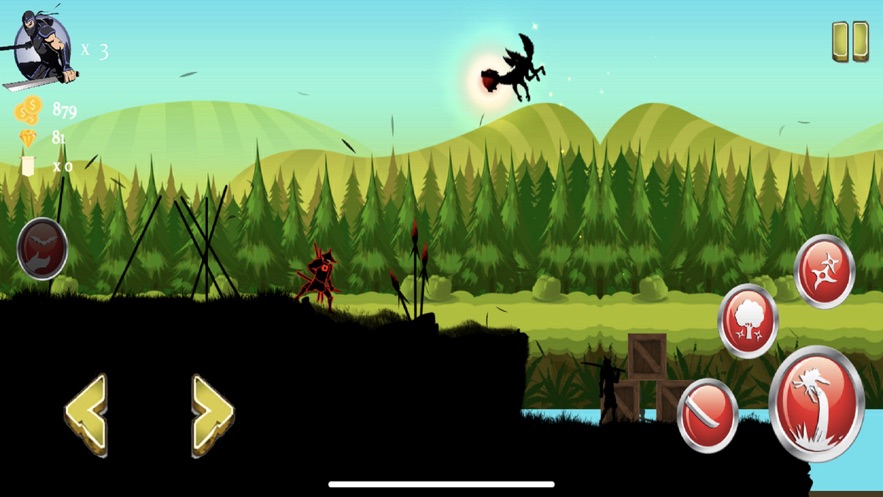Tap the large red jump button
The height and width of the screenshot is (497, 883).
[x=816, y=403]
